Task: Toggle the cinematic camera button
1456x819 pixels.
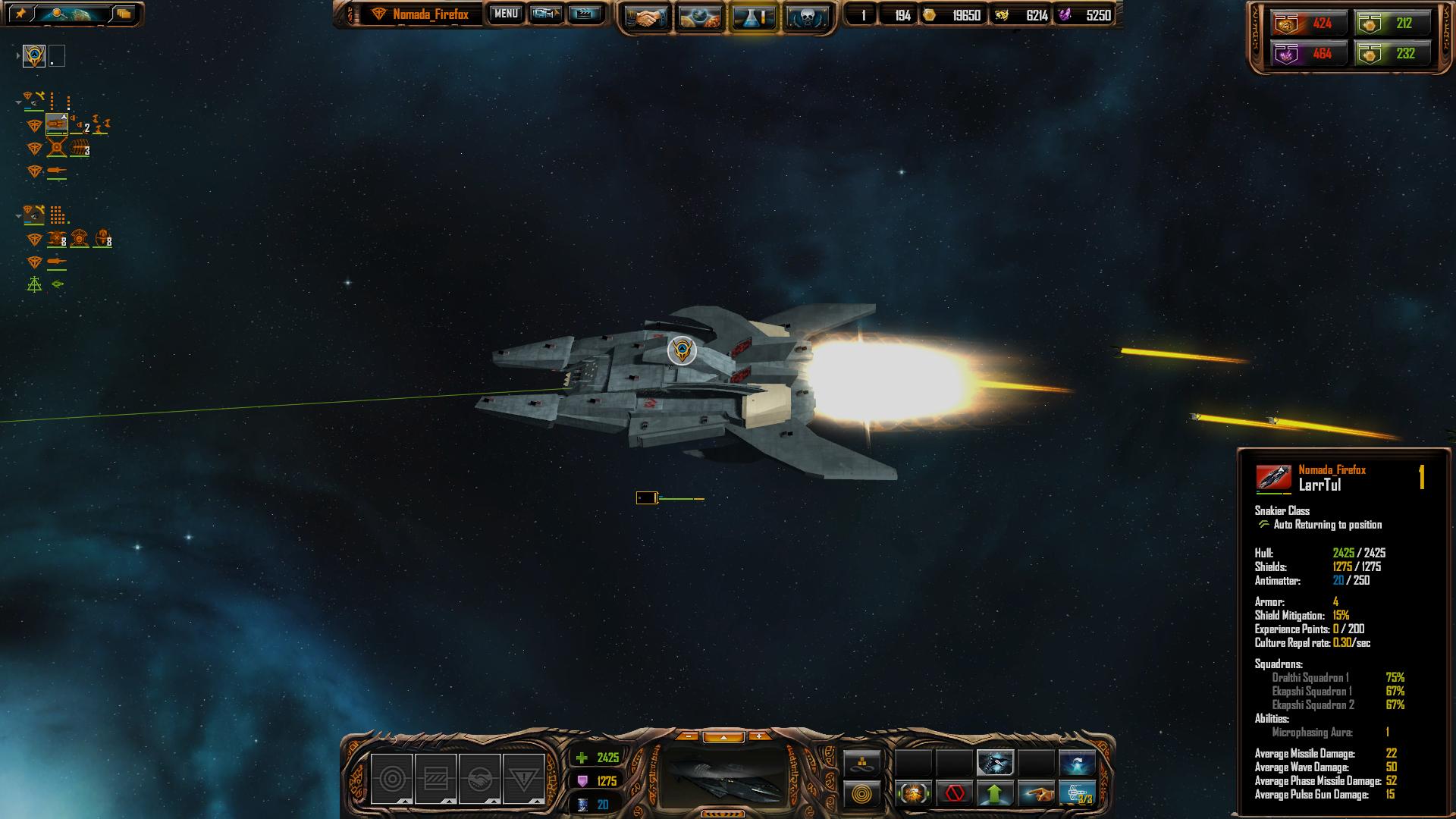Action: tap(546, 14)
